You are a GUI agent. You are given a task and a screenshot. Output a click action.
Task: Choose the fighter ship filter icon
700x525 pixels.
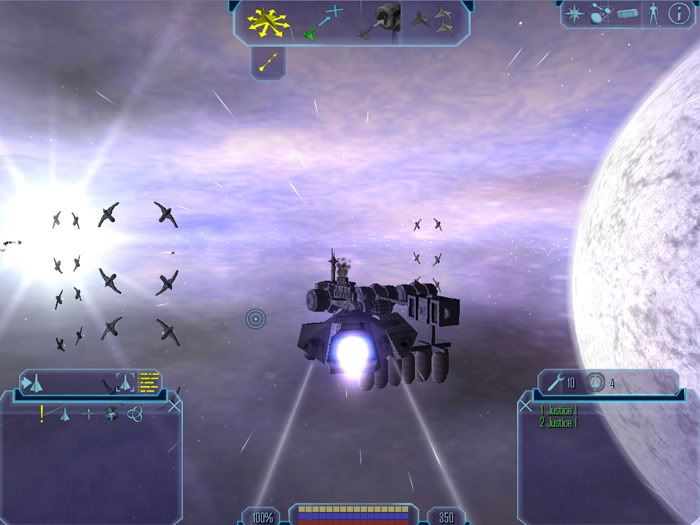click(x=66, y=414)
